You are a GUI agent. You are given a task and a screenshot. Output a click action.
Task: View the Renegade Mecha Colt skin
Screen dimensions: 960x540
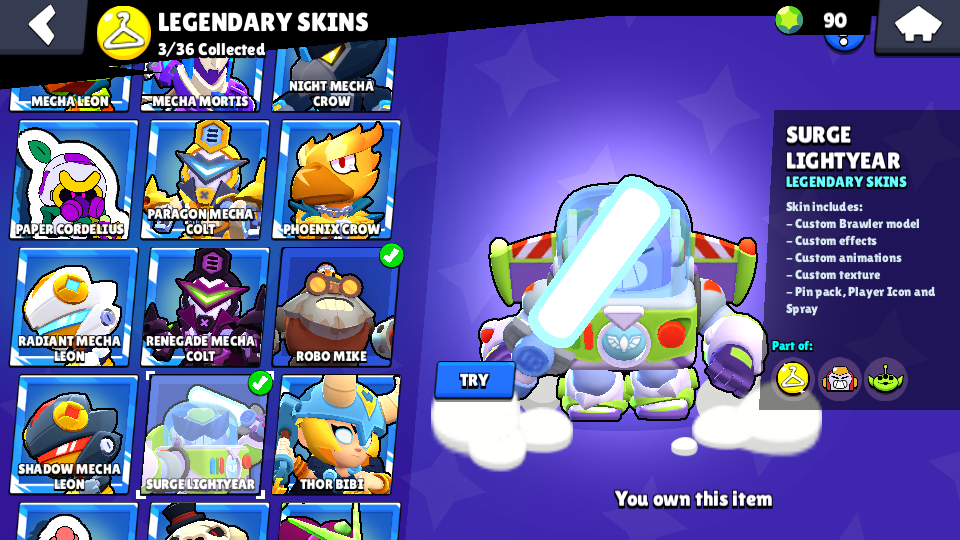click(x=206, y=307)
